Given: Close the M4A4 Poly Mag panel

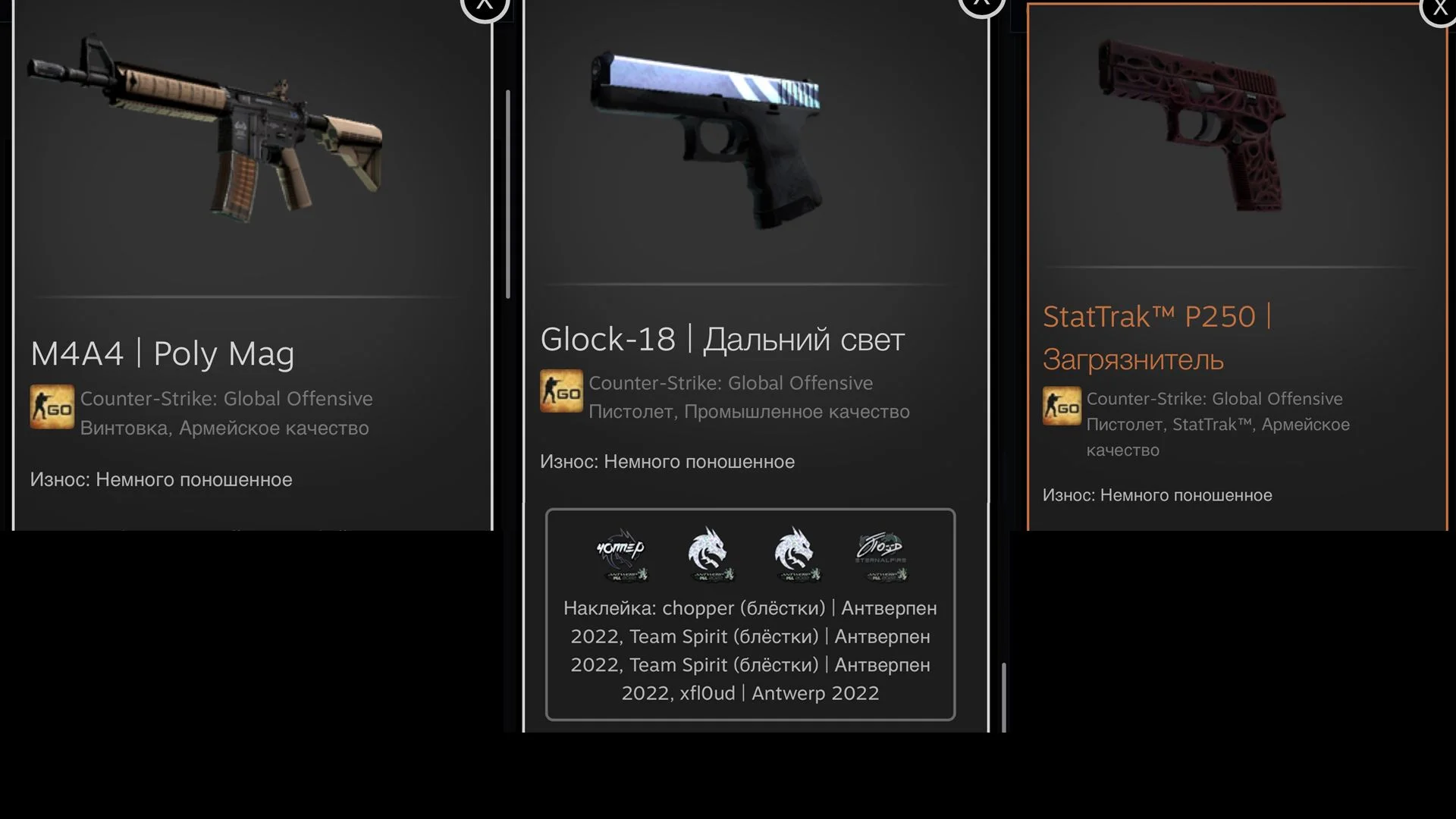Looking at the screenshot, I should (484, 6).
